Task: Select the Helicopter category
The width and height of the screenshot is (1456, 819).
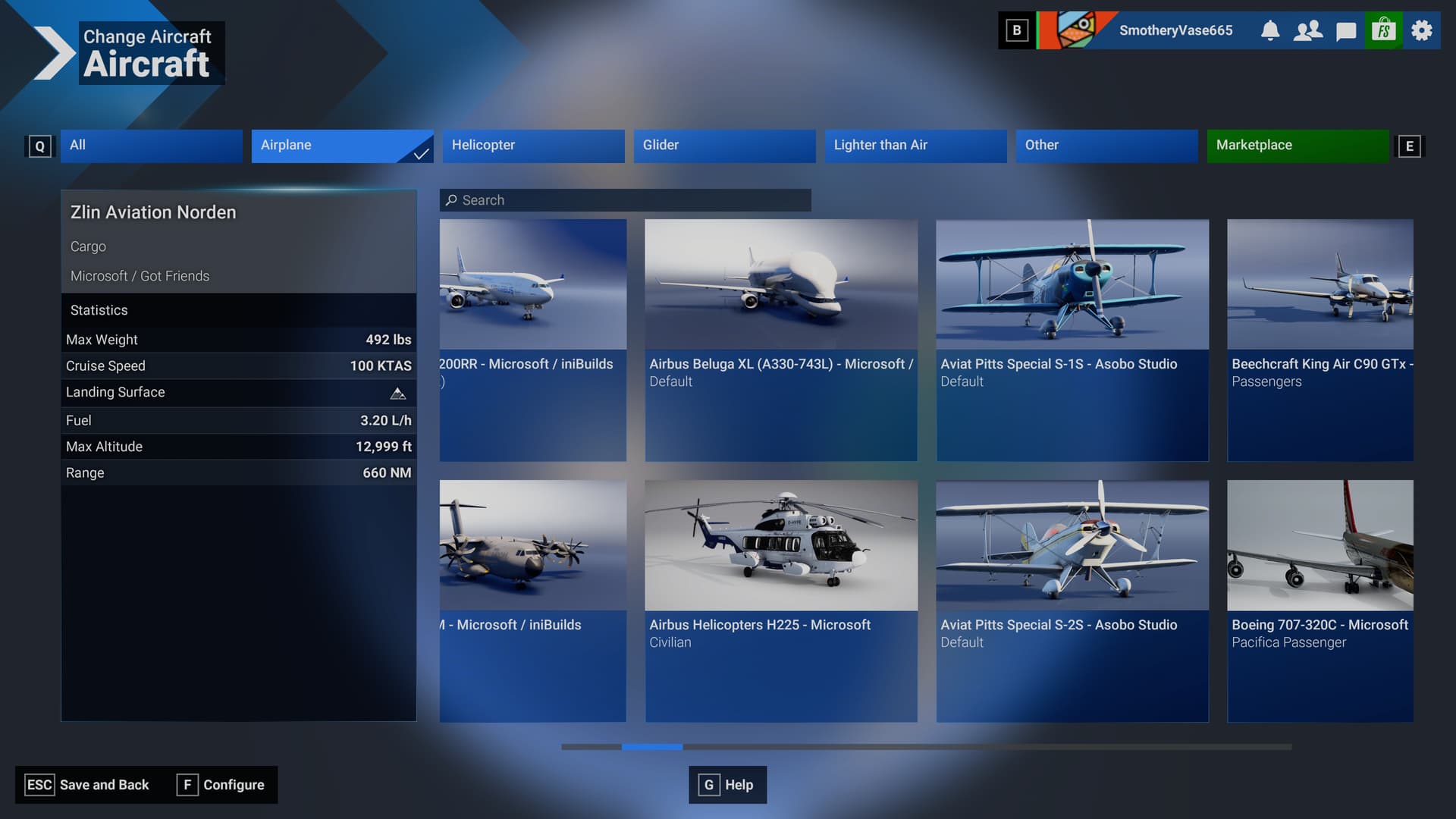Action: point(533,146)
